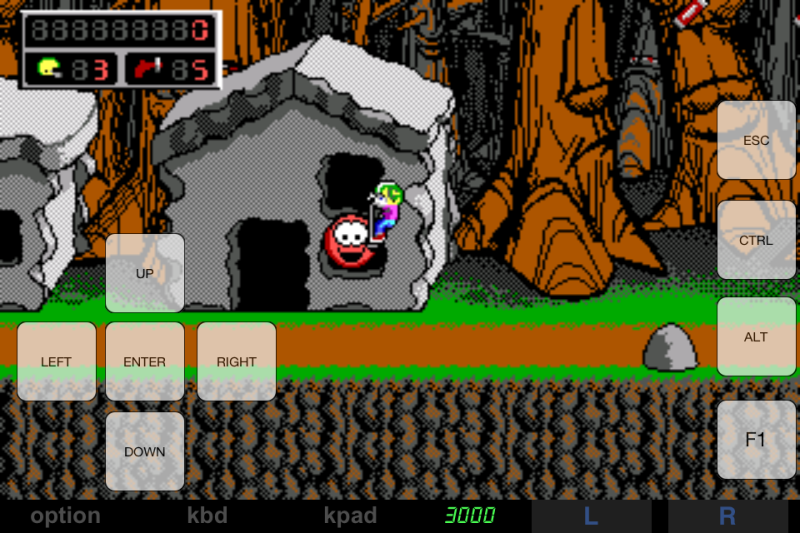Tap the DOWN directional button
This screenshot has width=800, height=533.
pos(145,451)
